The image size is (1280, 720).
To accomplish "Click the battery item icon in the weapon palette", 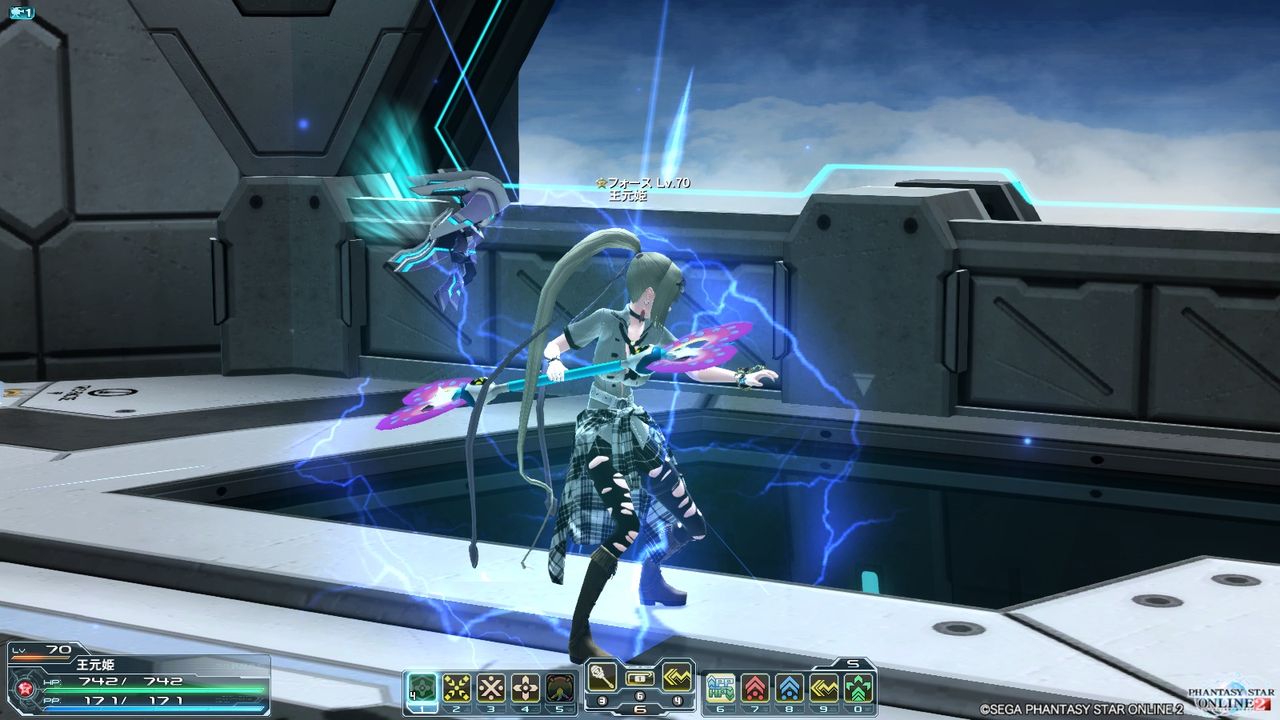I will (x=641, y=678).
